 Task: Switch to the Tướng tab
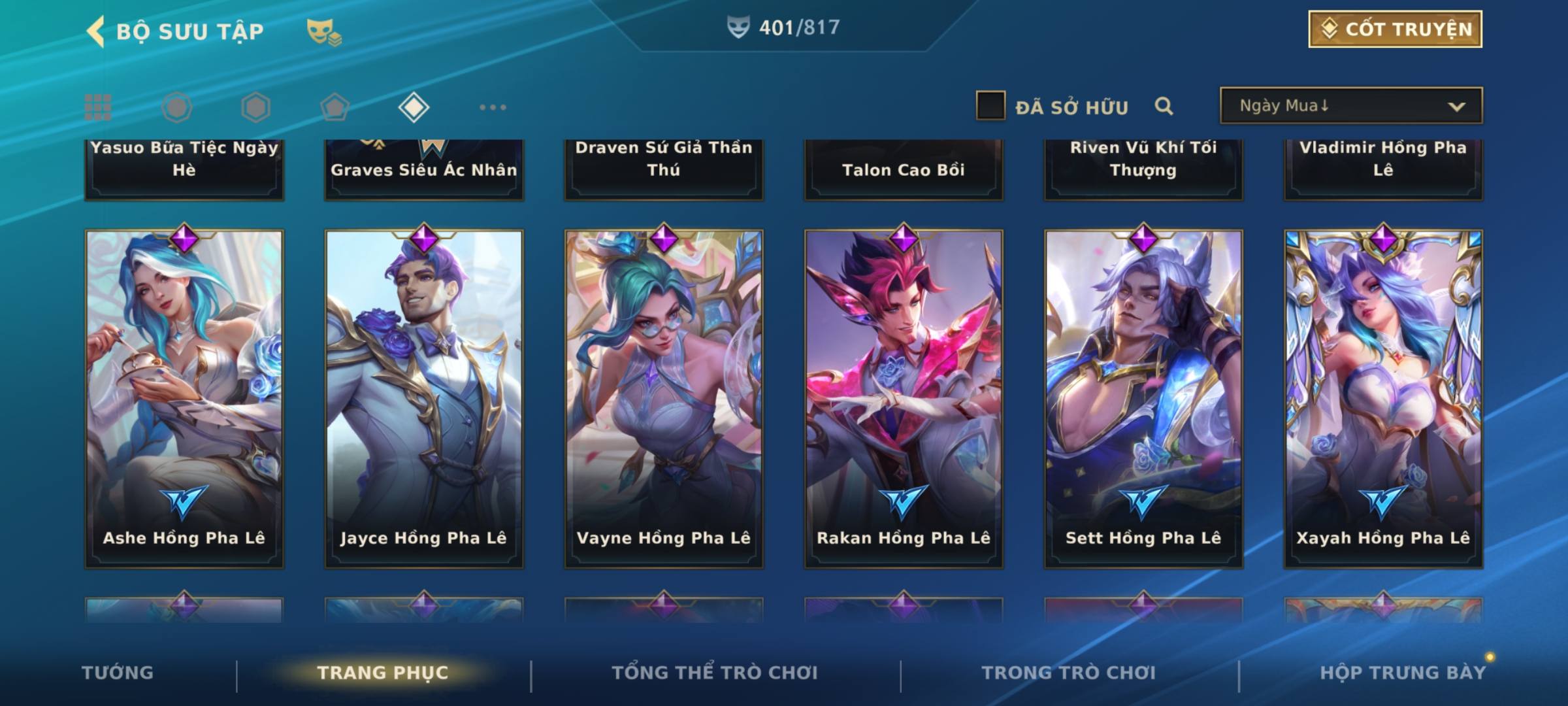(x=118, y=673)
